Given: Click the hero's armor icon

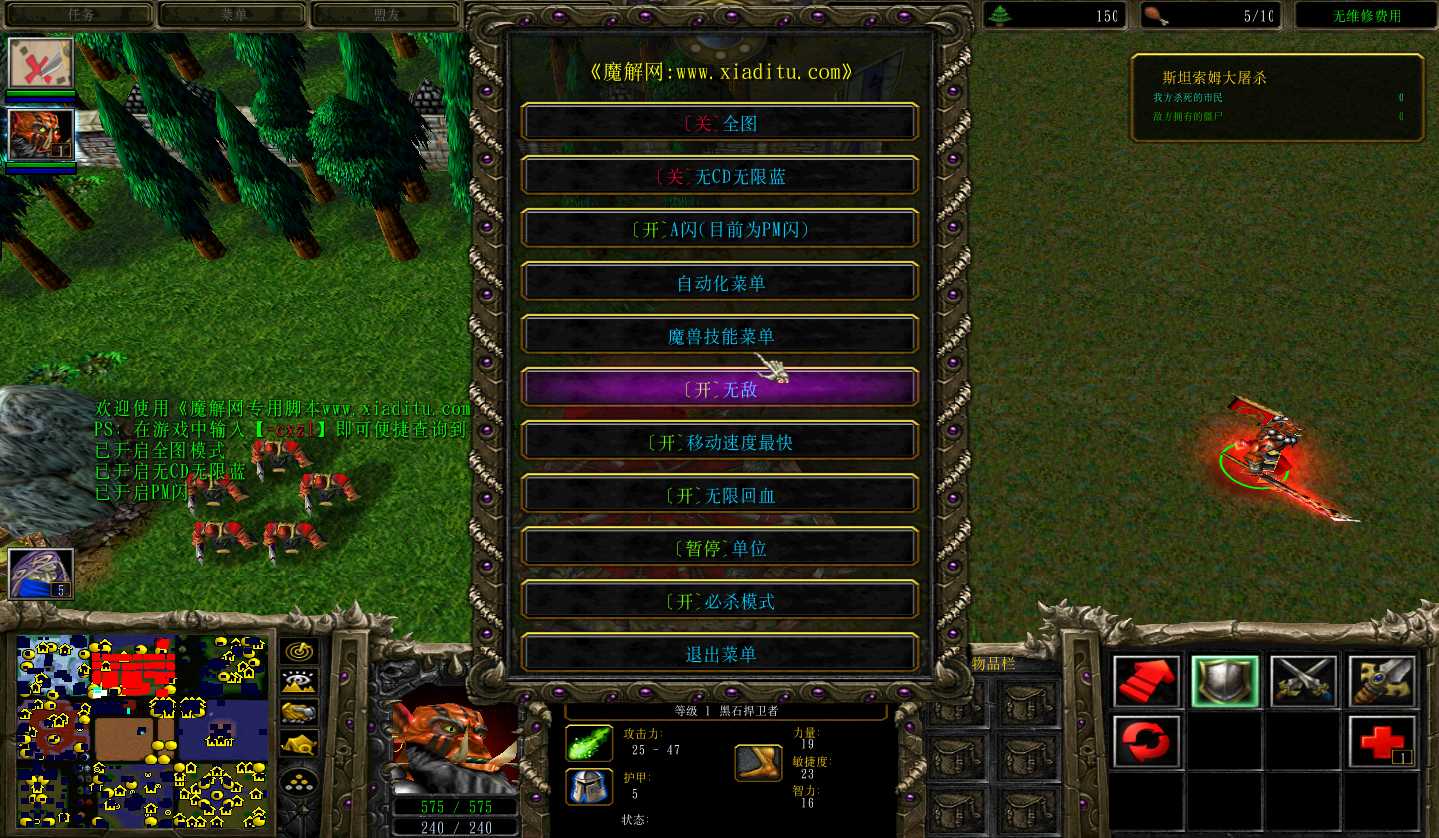Looking at the screenshot, I should pos(589,786).
